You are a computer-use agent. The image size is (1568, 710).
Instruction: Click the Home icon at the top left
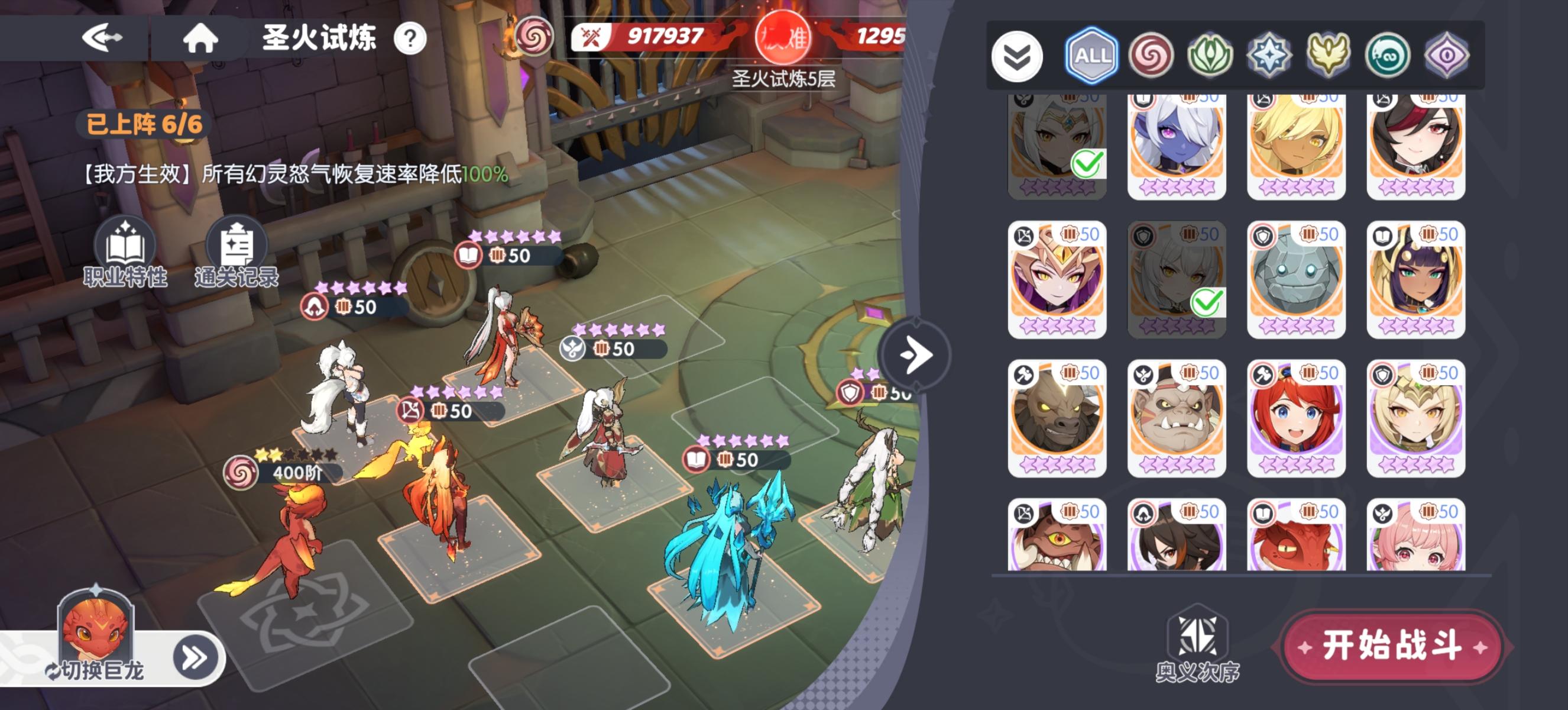click(x=201, y=38)
